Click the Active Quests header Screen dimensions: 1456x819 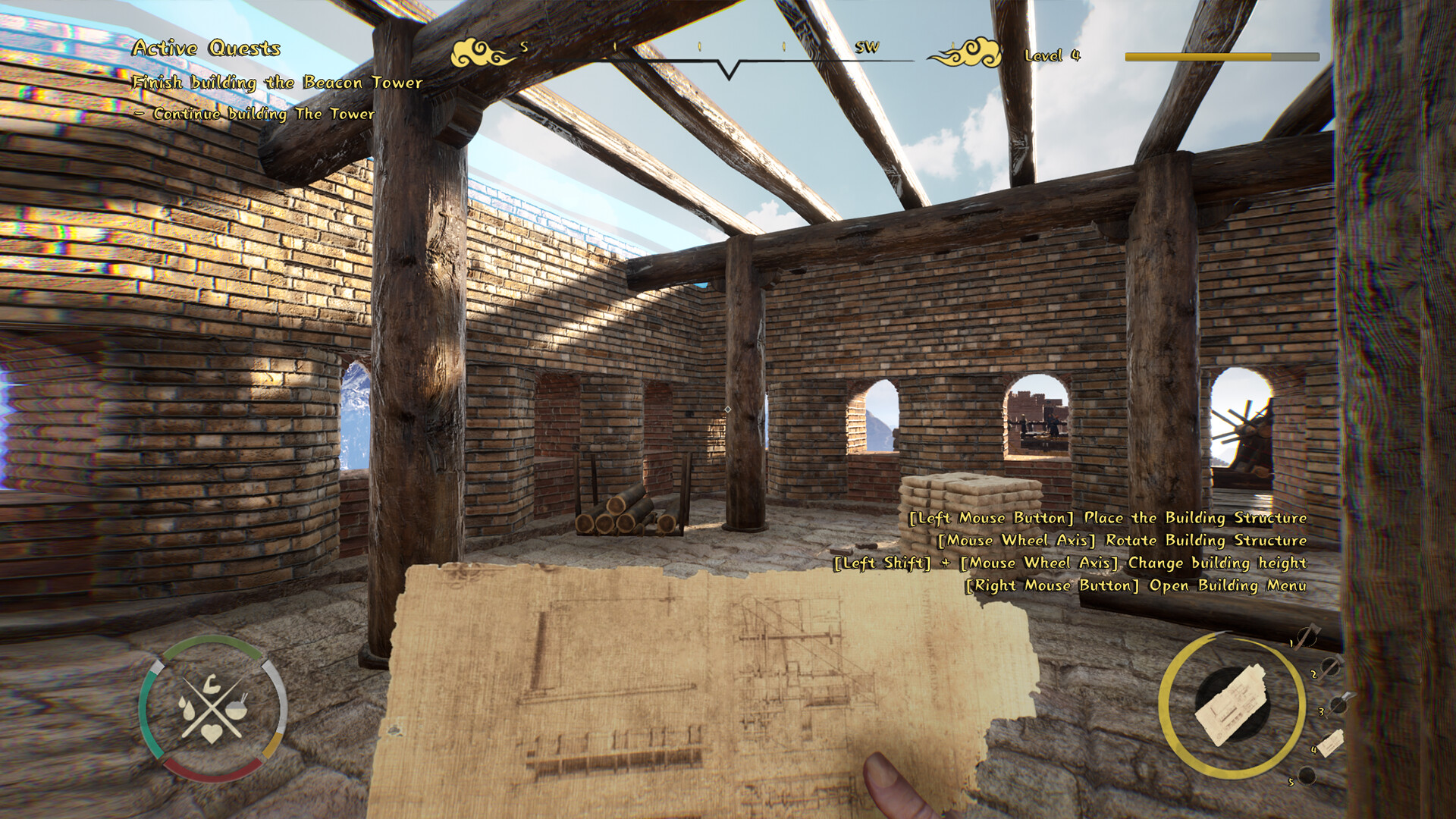tap(206, 50)
